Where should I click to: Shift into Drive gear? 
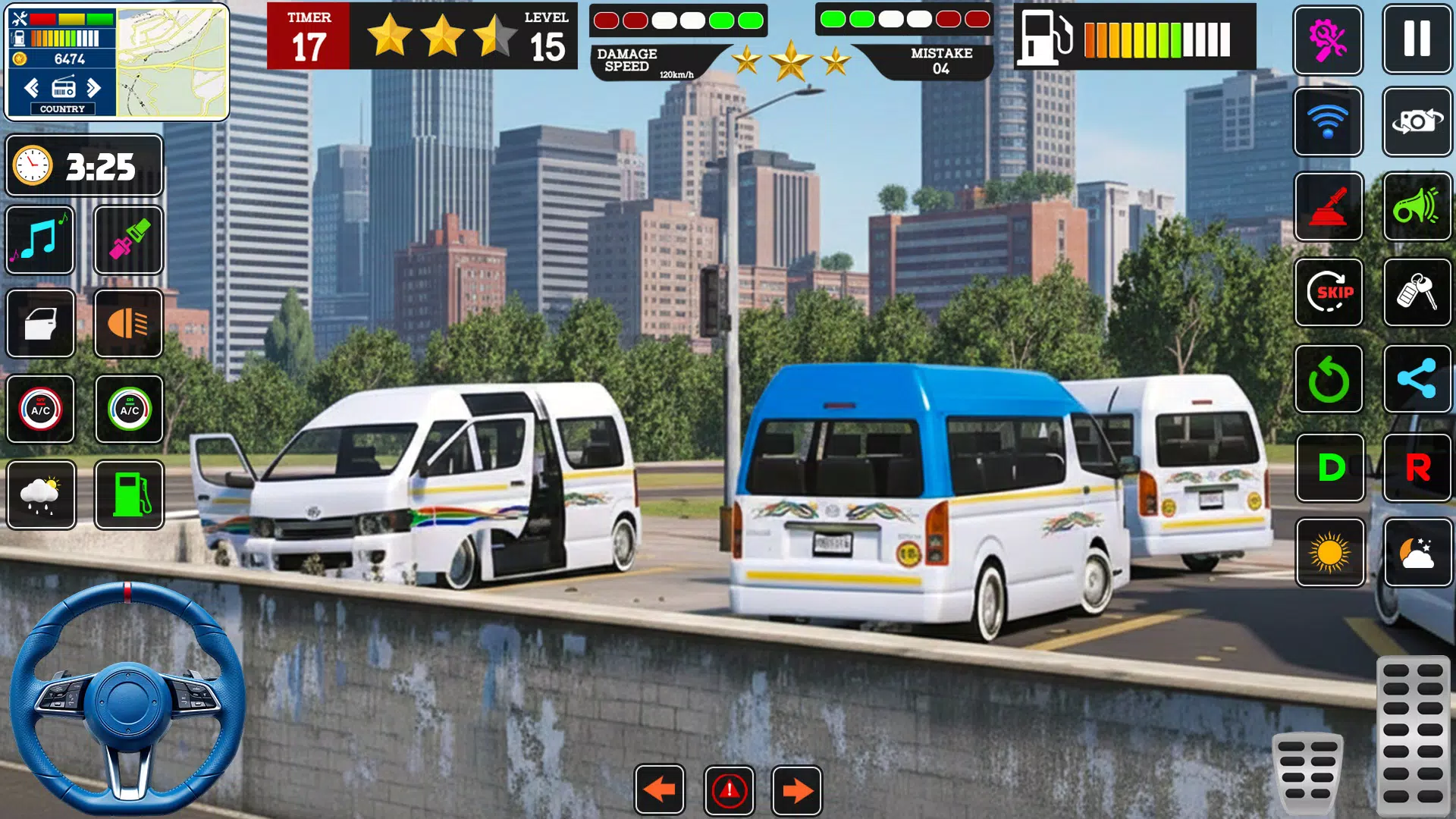[1330, 468]
